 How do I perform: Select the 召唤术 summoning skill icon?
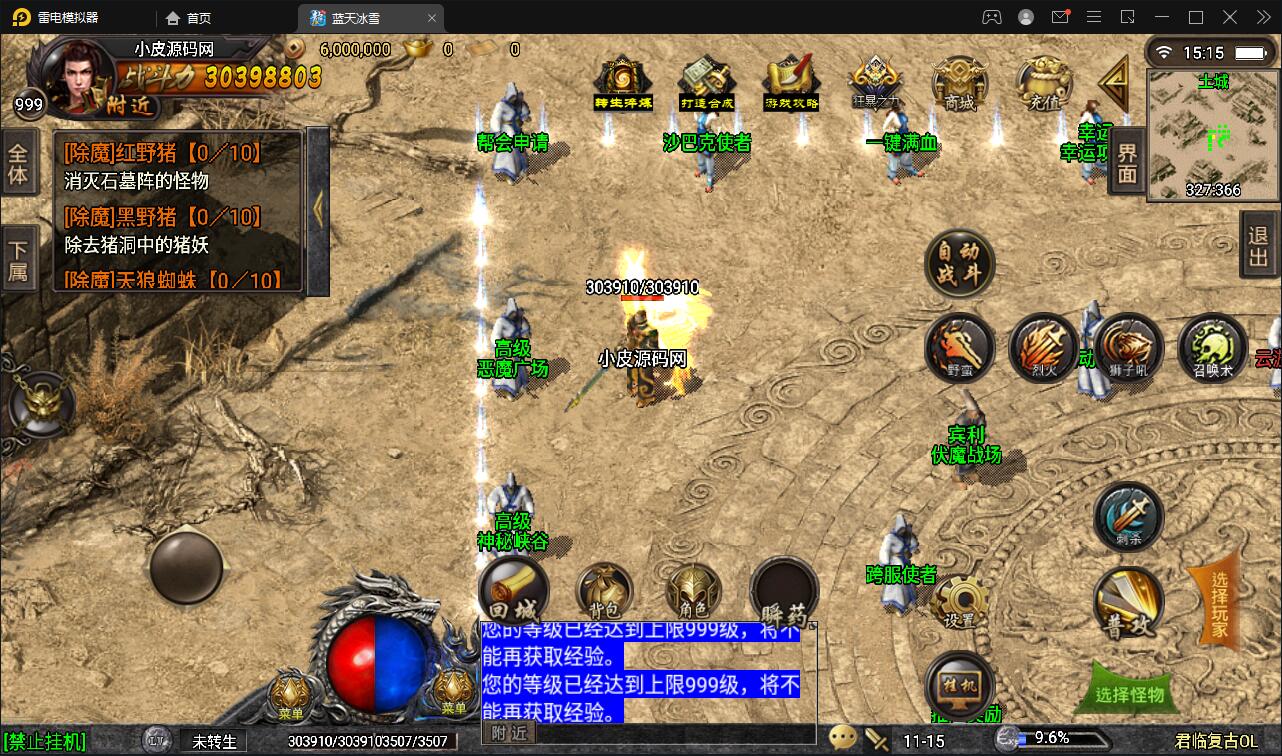tap(1212, 348)
